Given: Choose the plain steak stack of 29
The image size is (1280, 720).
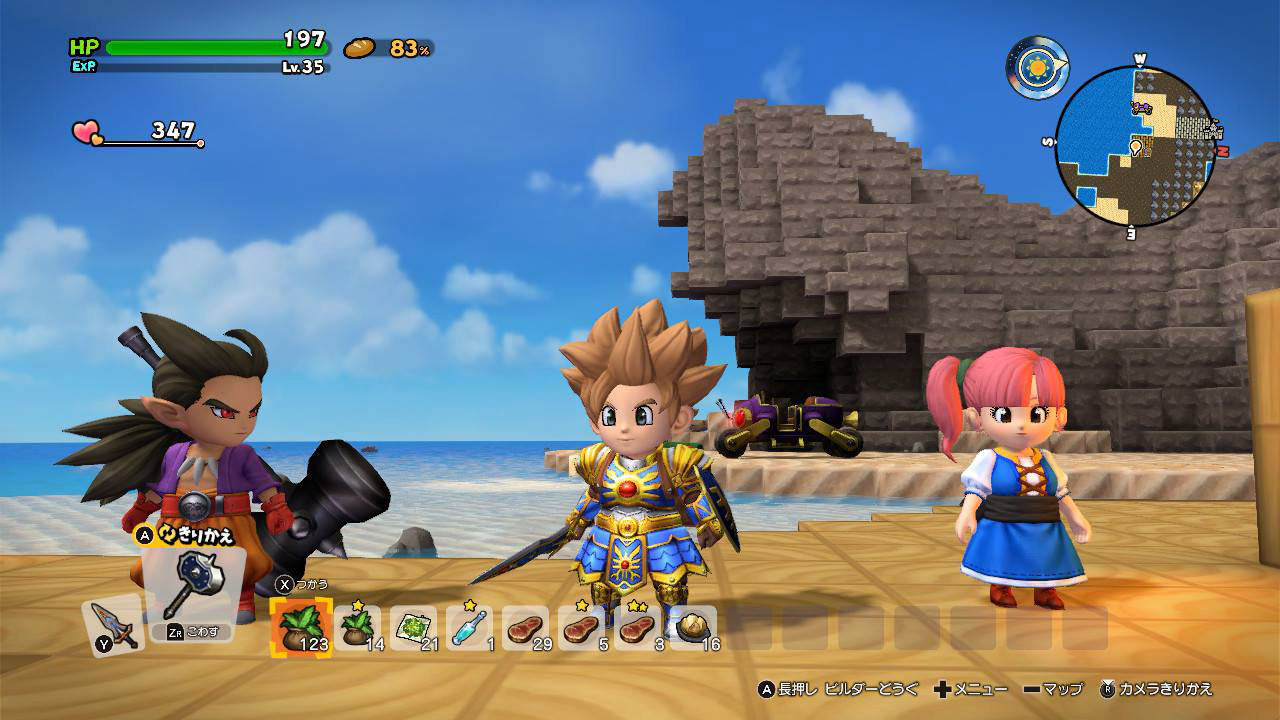Looking at the screenshot, I should tap(526, 627).
